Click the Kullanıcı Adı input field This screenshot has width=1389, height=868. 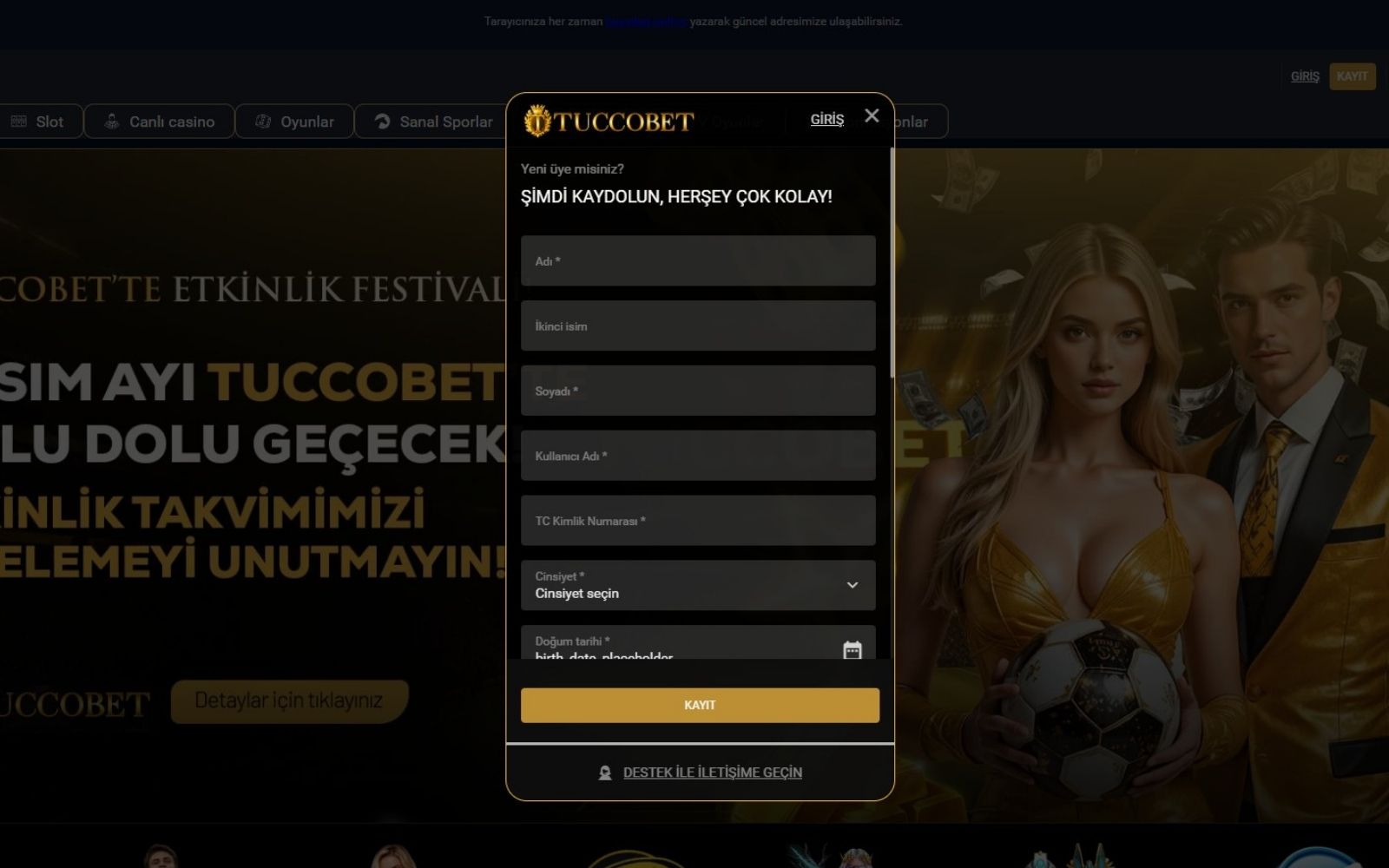click(x=697, y=455)
